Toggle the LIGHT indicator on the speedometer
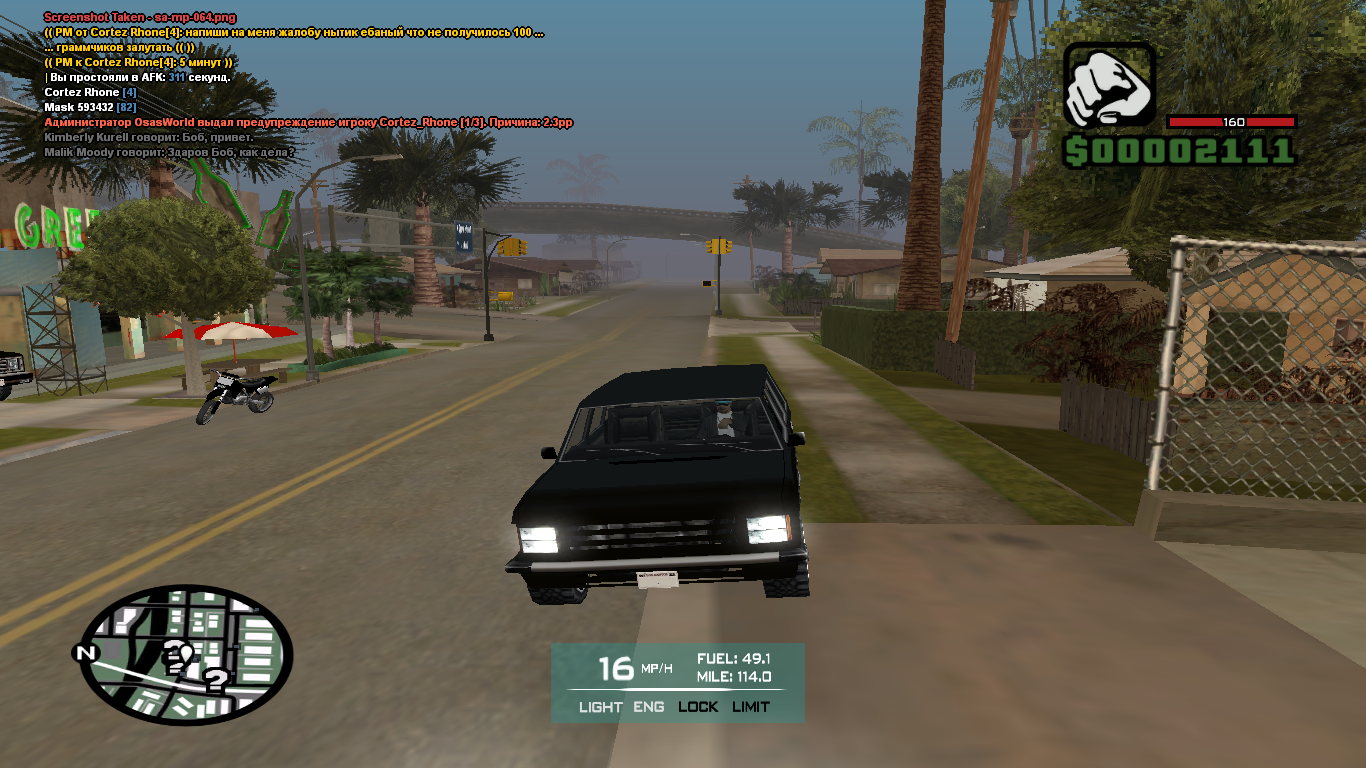 (600, 707)
